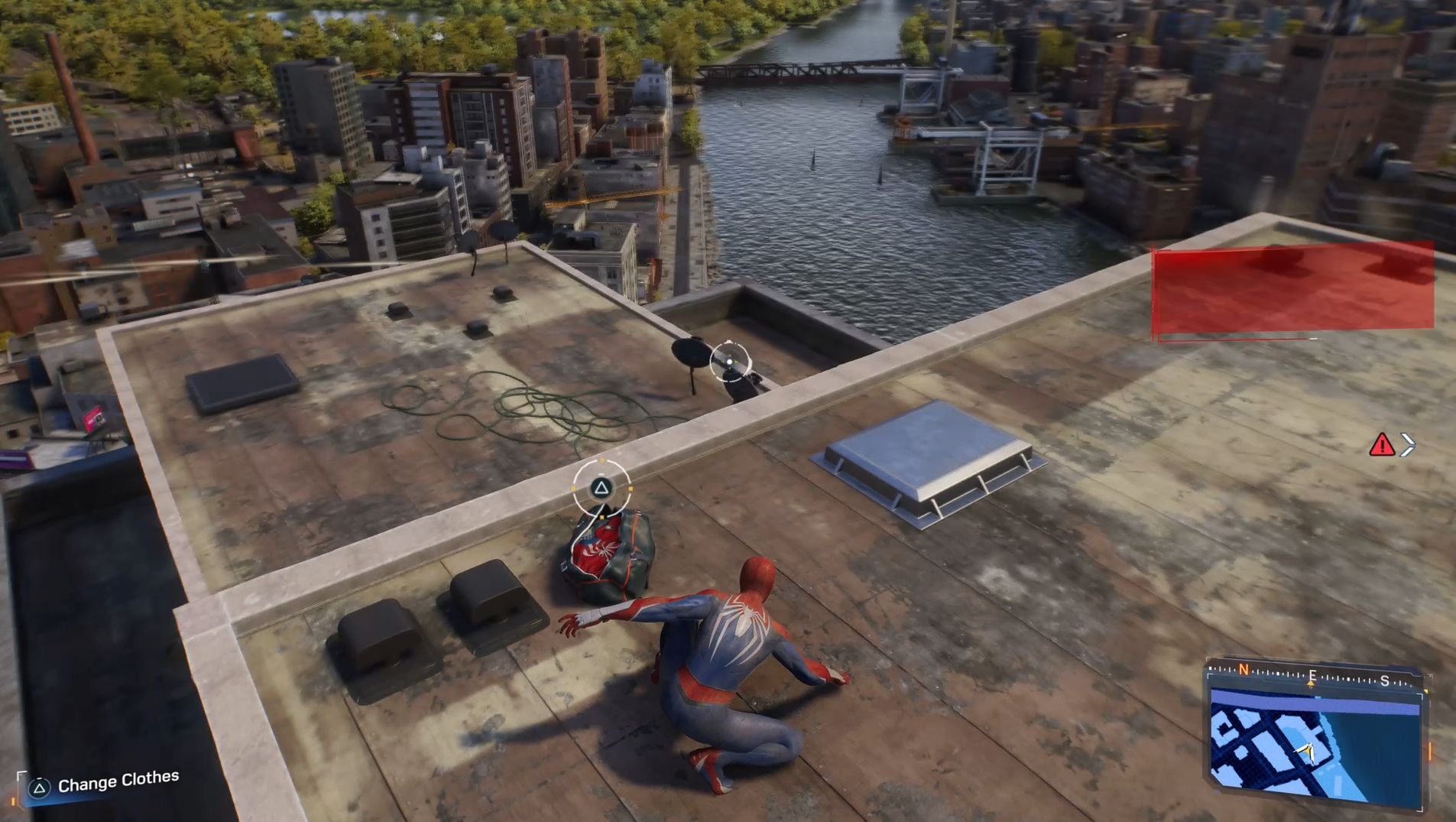
Task: Select the red crime alert warning icon
Action: tap(1381, 445)
